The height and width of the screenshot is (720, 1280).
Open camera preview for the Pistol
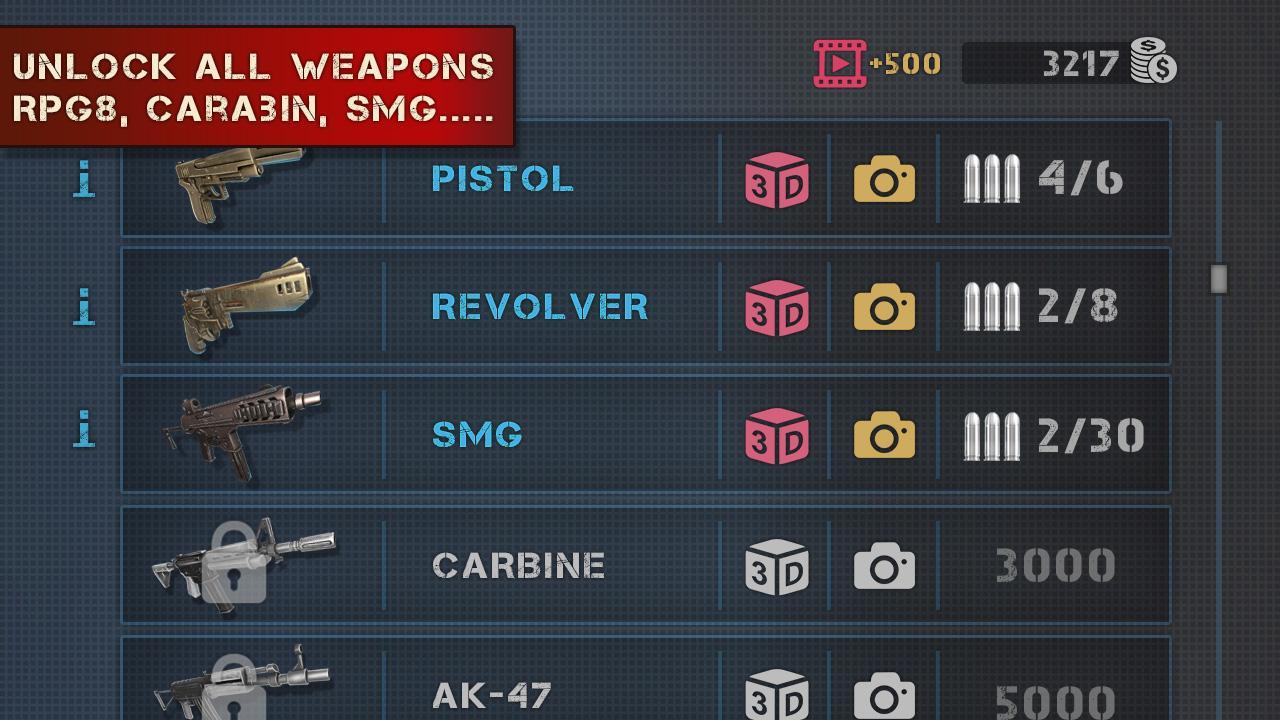pyautogui.click(x=884, y=180)
